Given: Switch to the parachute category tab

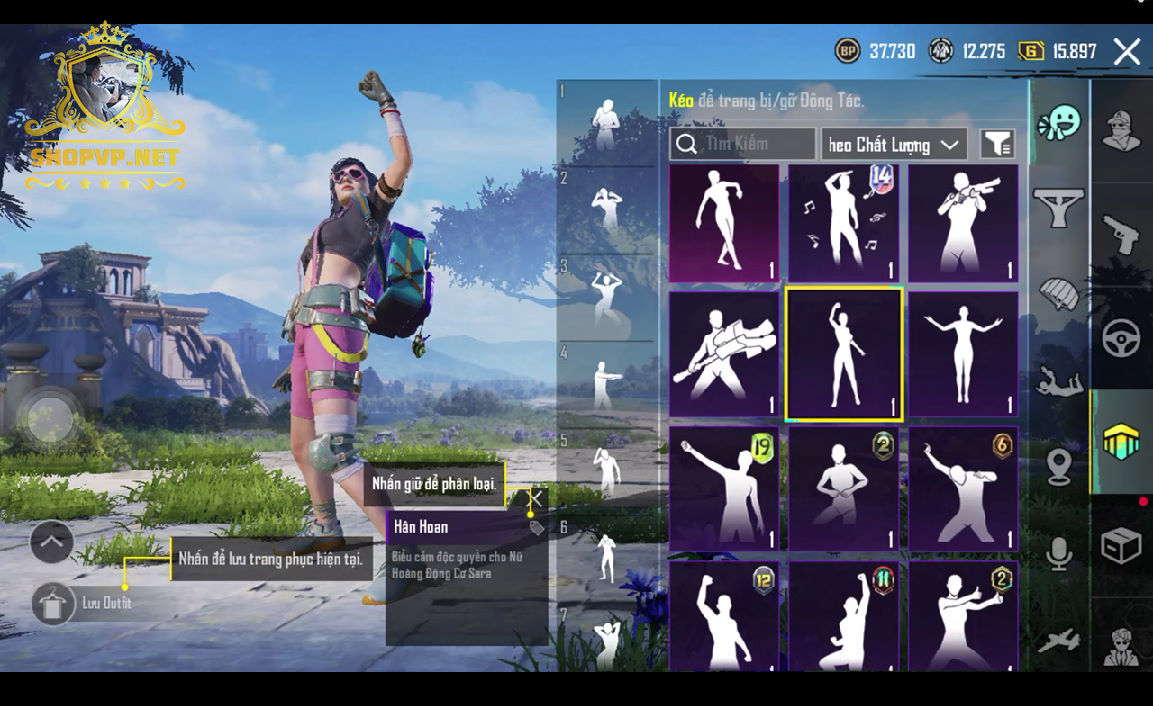Looking at the screenshot, I should coord(1059,295).
